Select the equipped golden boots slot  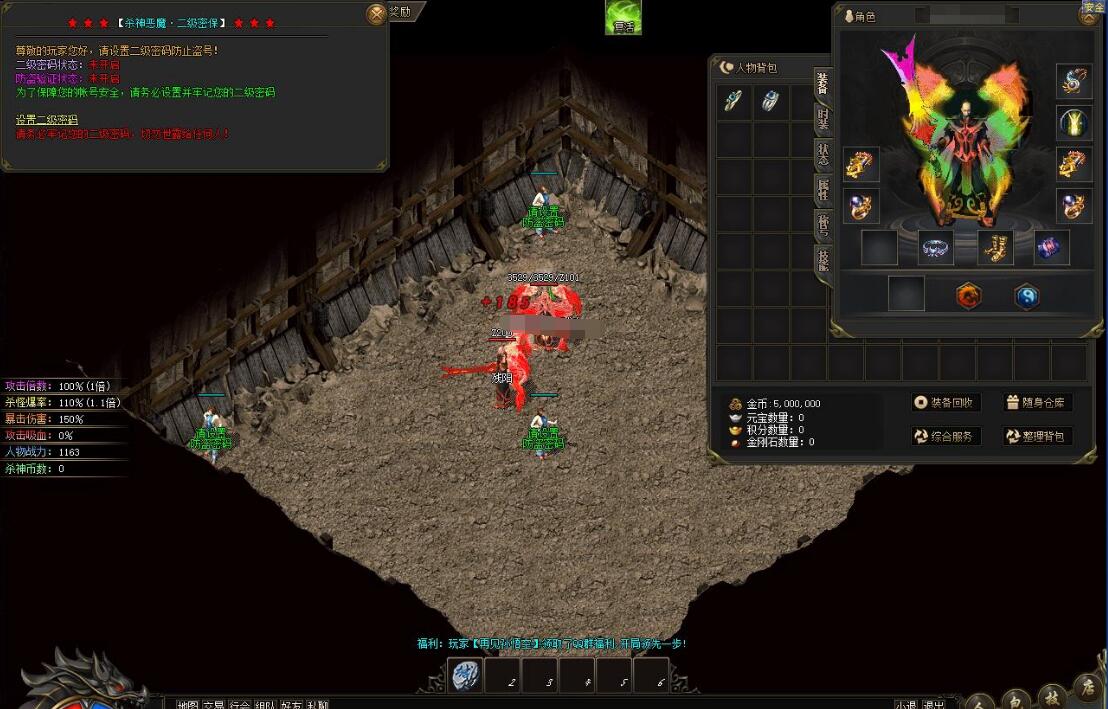click(995, 248)
